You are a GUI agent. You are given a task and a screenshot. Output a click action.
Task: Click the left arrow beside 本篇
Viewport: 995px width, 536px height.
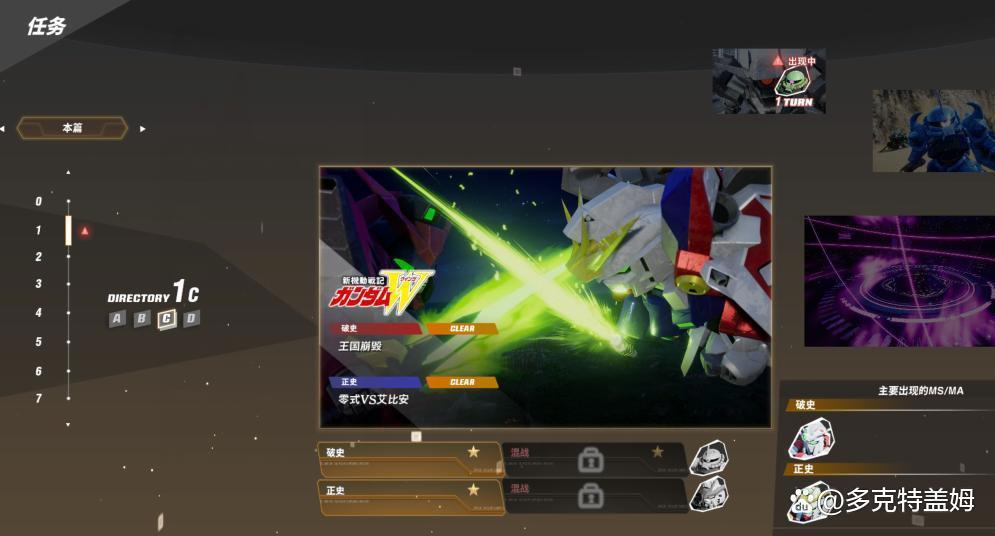pyautogui.click(x=3, y=128)
